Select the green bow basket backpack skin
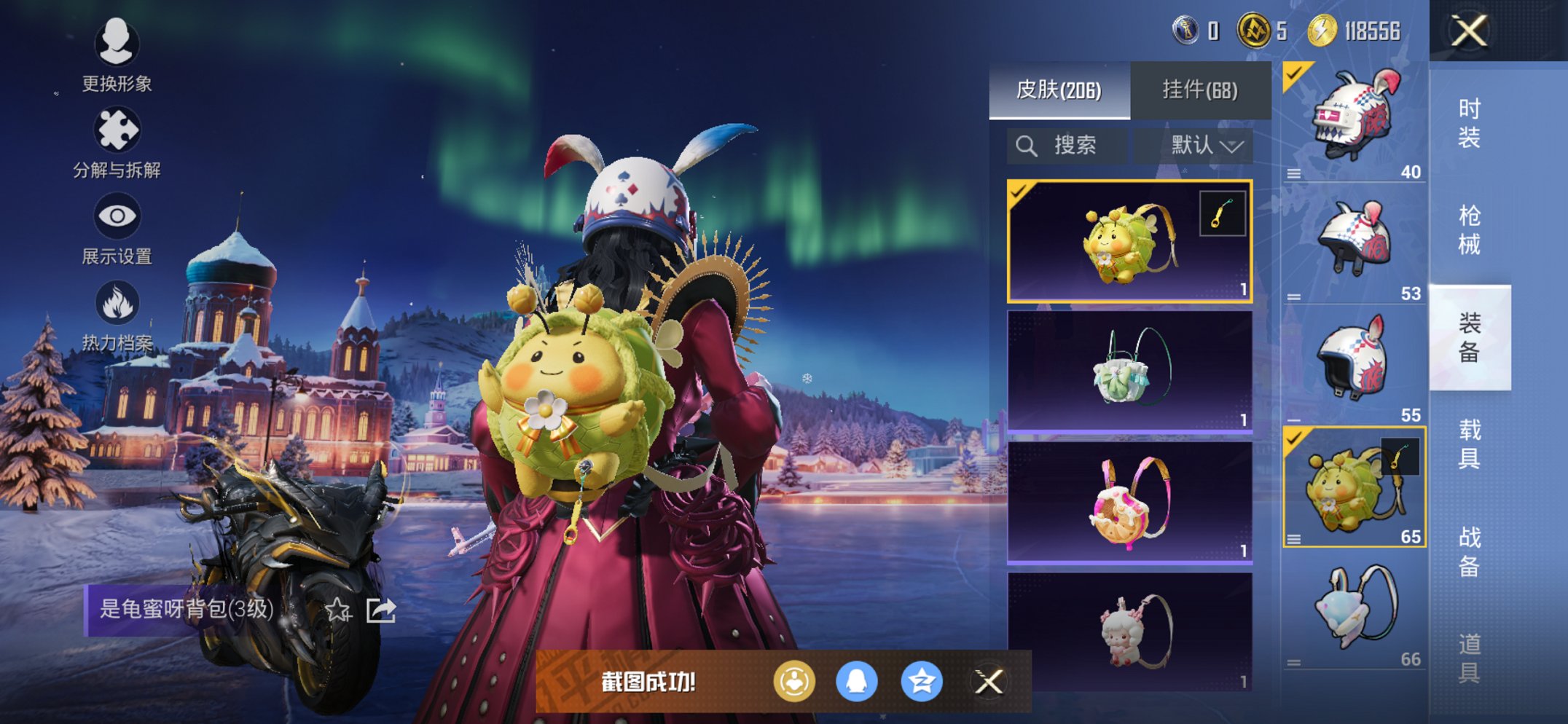1568x724 pixels. pos(1129,371)
